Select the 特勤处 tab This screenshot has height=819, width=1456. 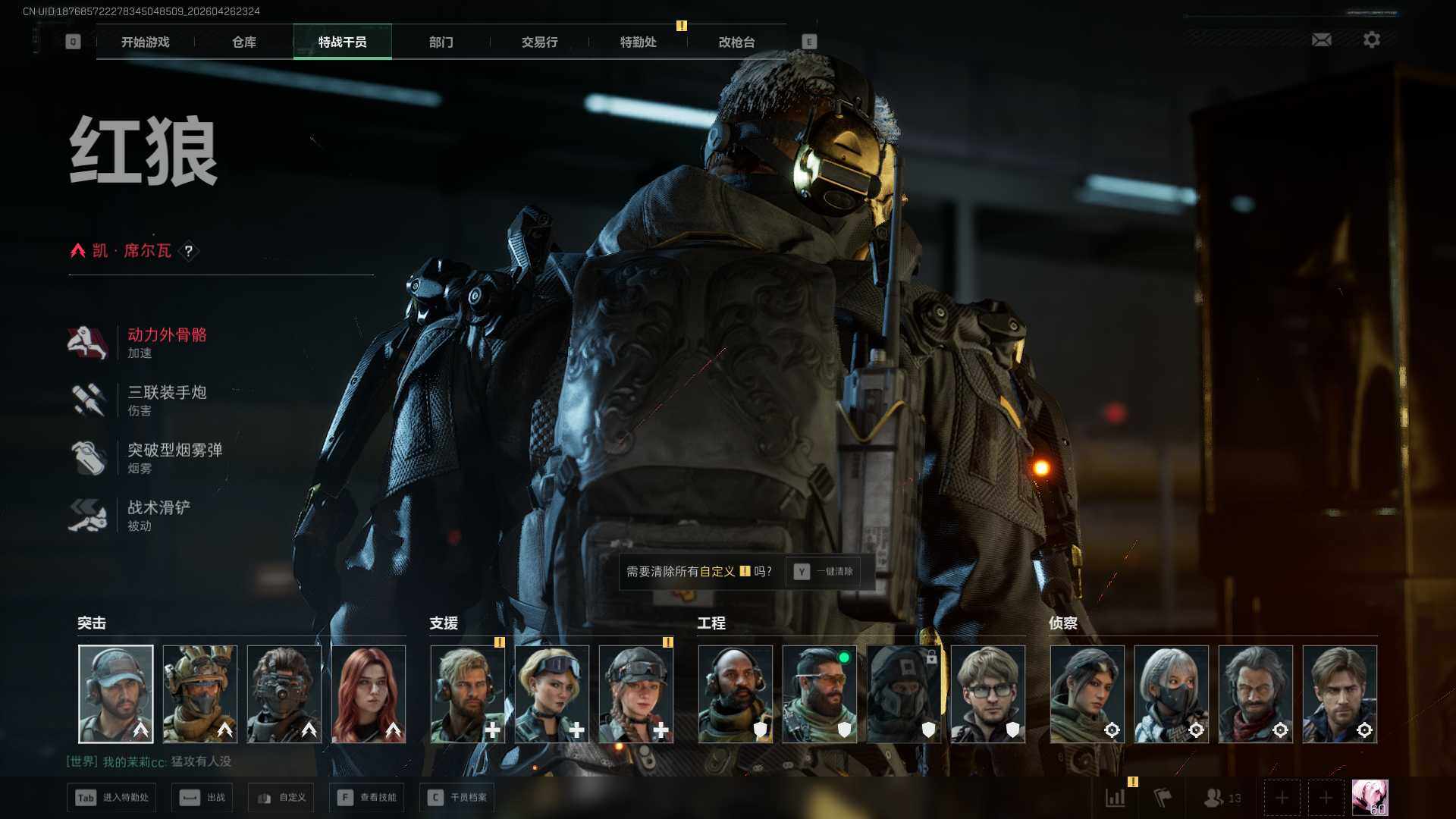pyautogui.click(x=638, y=42)
